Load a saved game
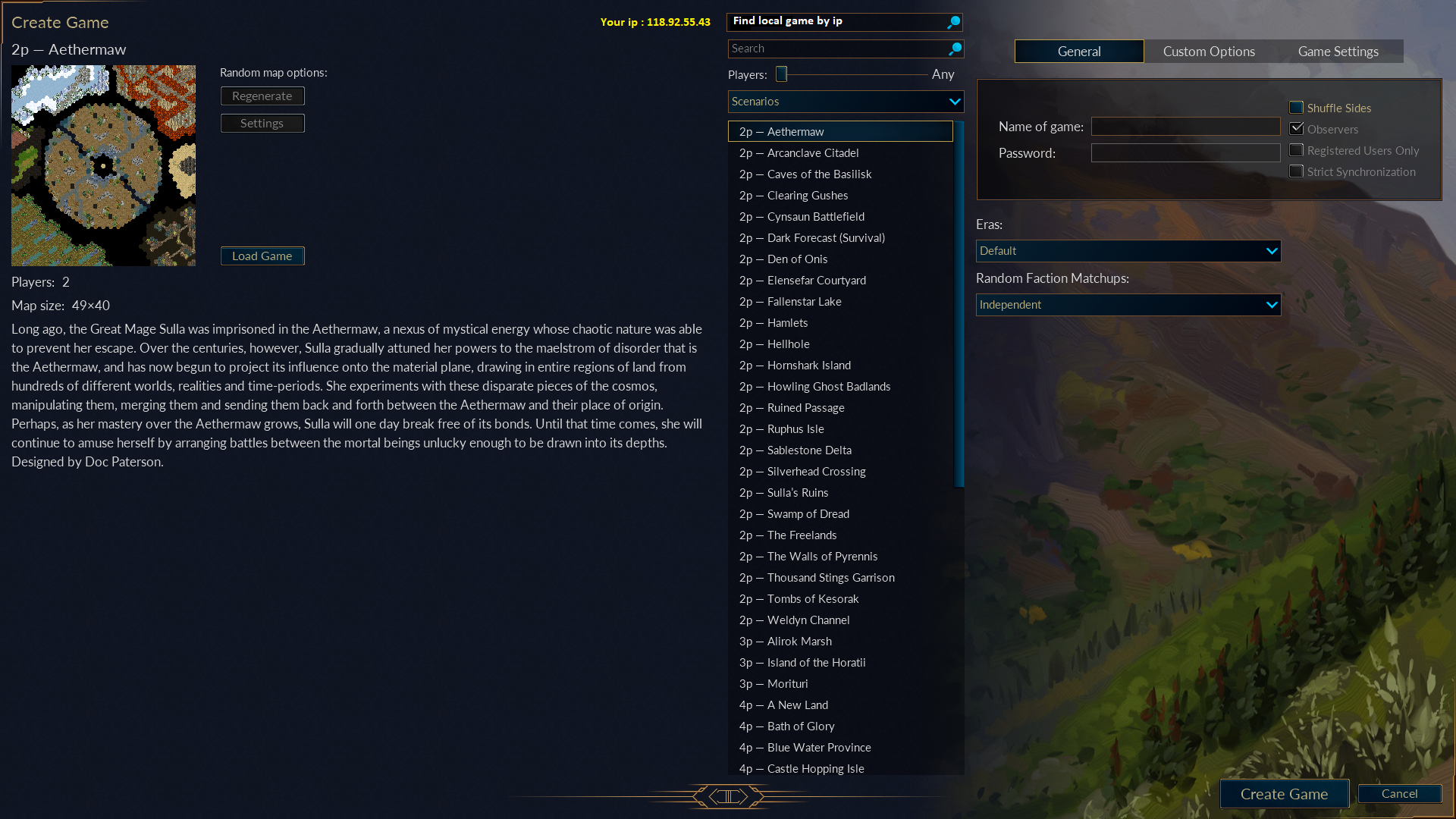Screen dimensions: 1456x819 pyautogui.click(x=262, y=256)
